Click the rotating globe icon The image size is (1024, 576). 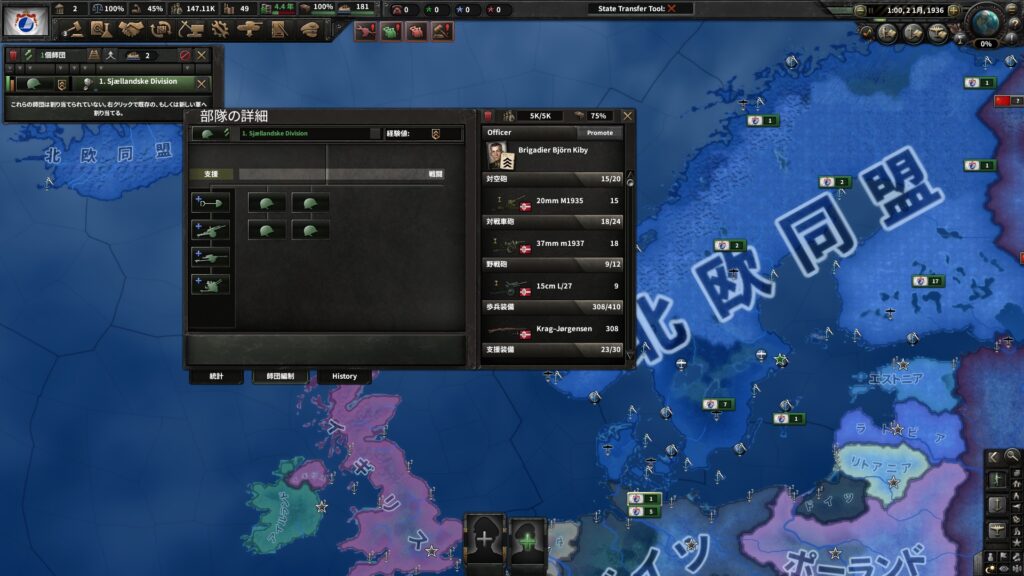click(x=987, y=22)
